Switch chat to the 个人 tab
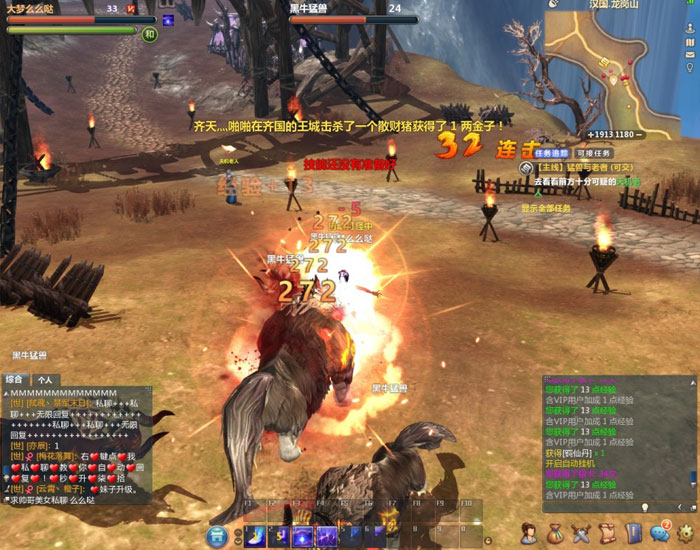Screen dimensions: 700x550 (45, 380)
